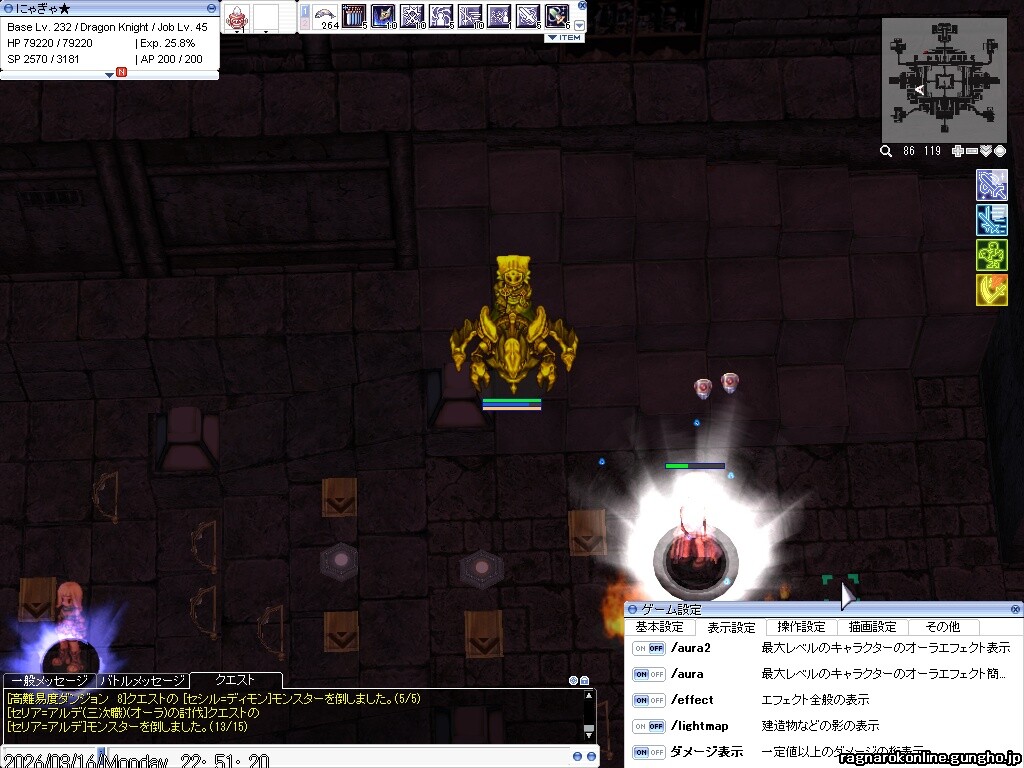Use the fish item in the hotbar
This screenshot has height=768, width=1024.
pos(326,16)
